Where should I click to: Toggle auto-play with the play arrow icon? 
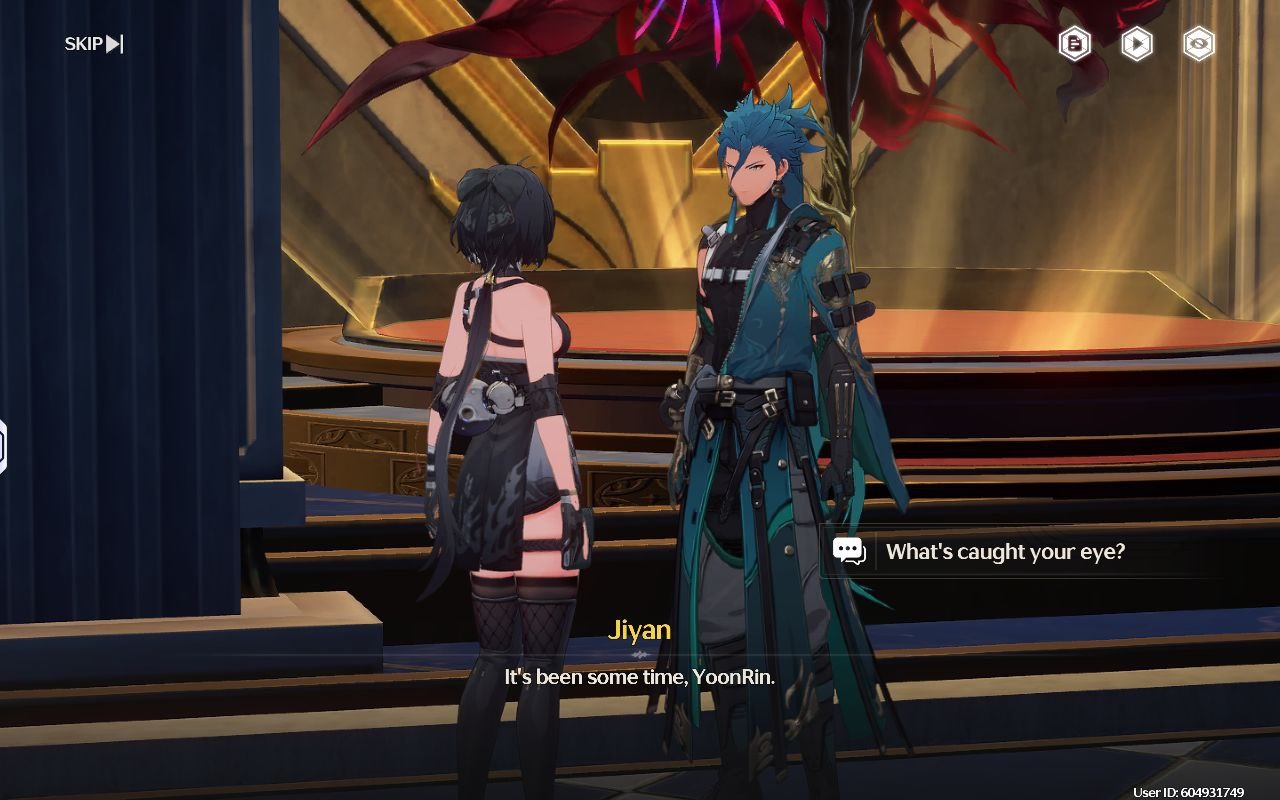coord(1136,44)
